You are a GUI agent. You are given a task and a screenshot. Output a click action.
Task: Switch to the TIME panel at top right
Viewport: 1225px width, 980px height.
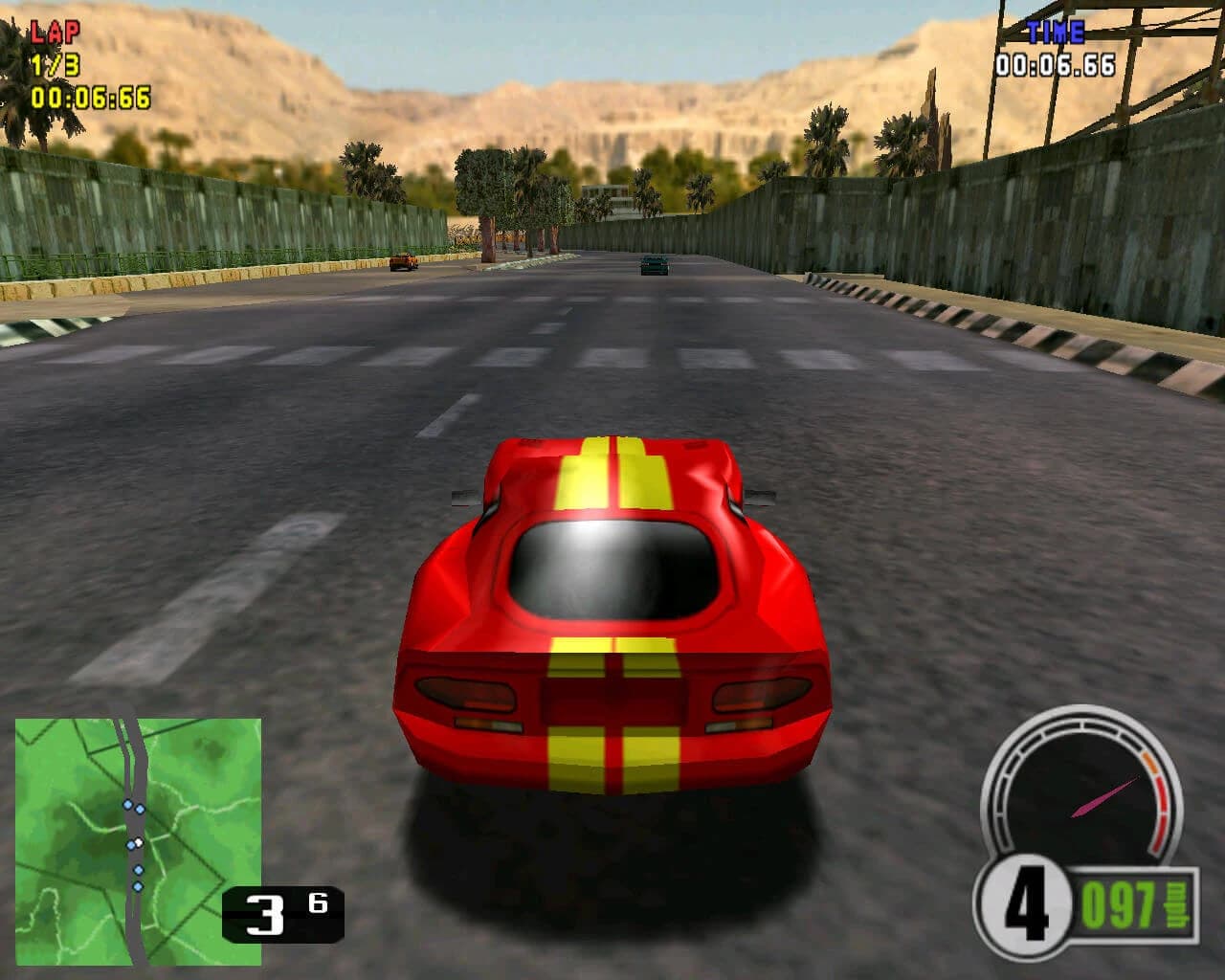point(1056,30)
